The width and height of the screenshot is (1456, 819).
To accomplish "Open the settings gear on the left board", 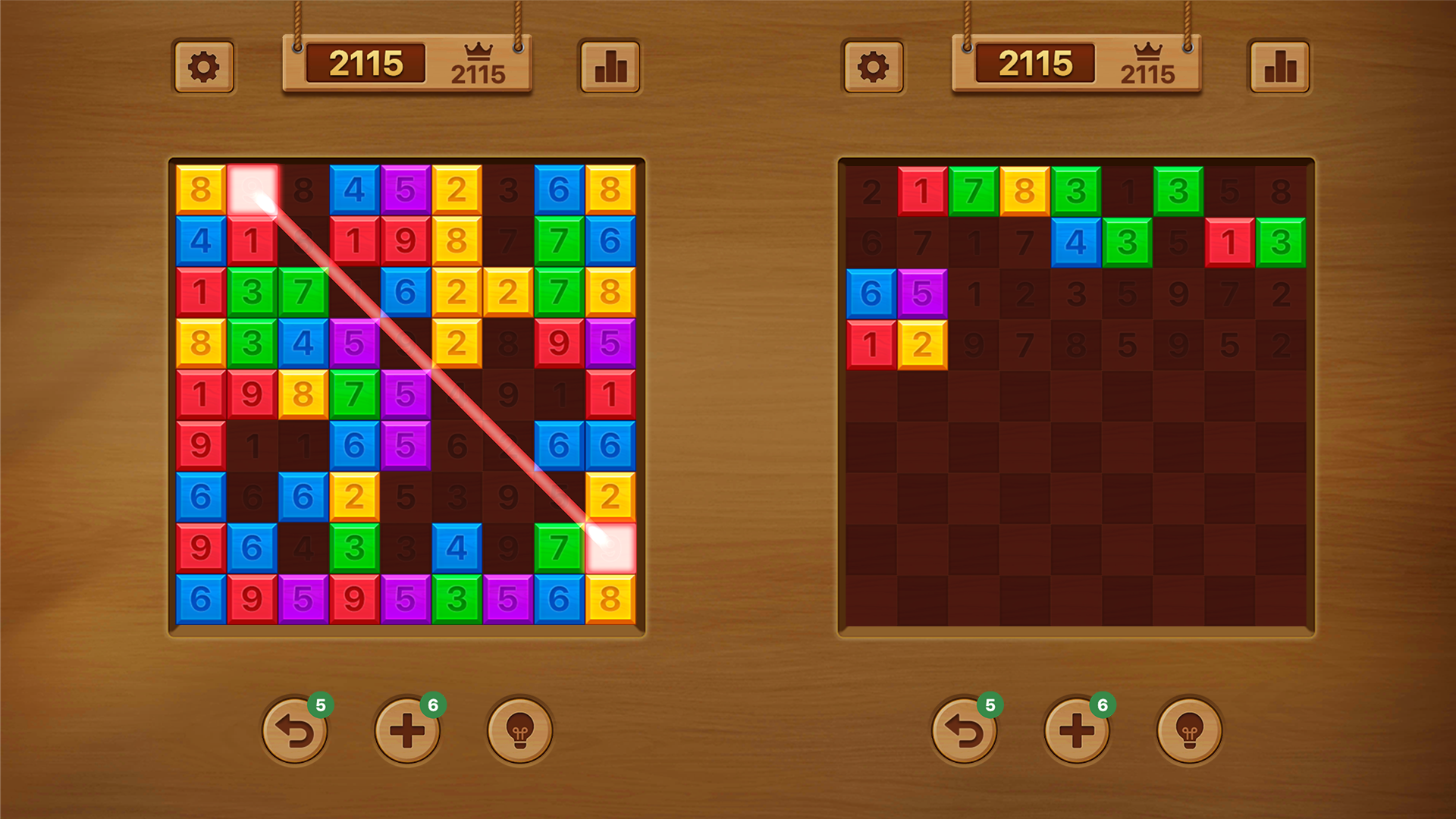I will tap(202, 67).
